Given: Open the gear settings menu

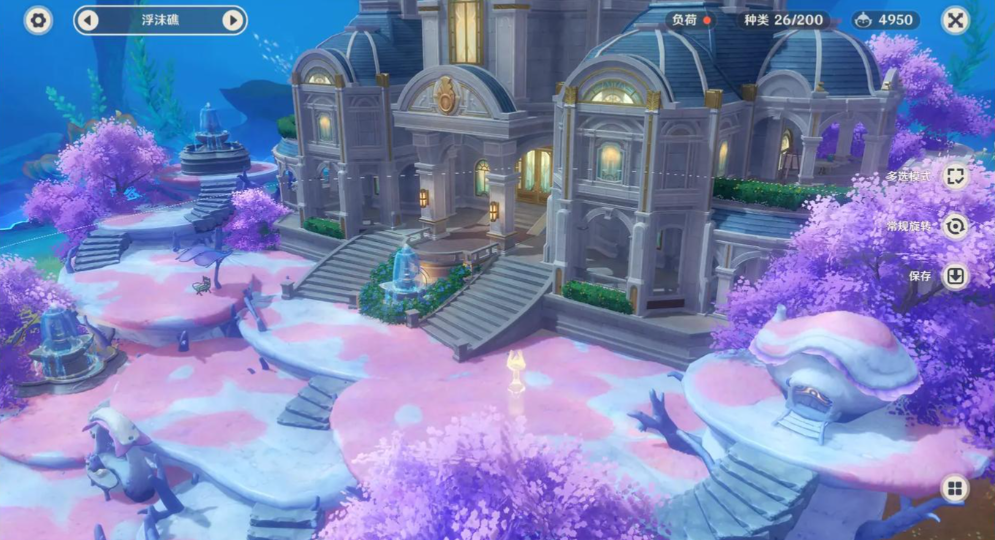Looking at the screenshot, I should 38,20.
